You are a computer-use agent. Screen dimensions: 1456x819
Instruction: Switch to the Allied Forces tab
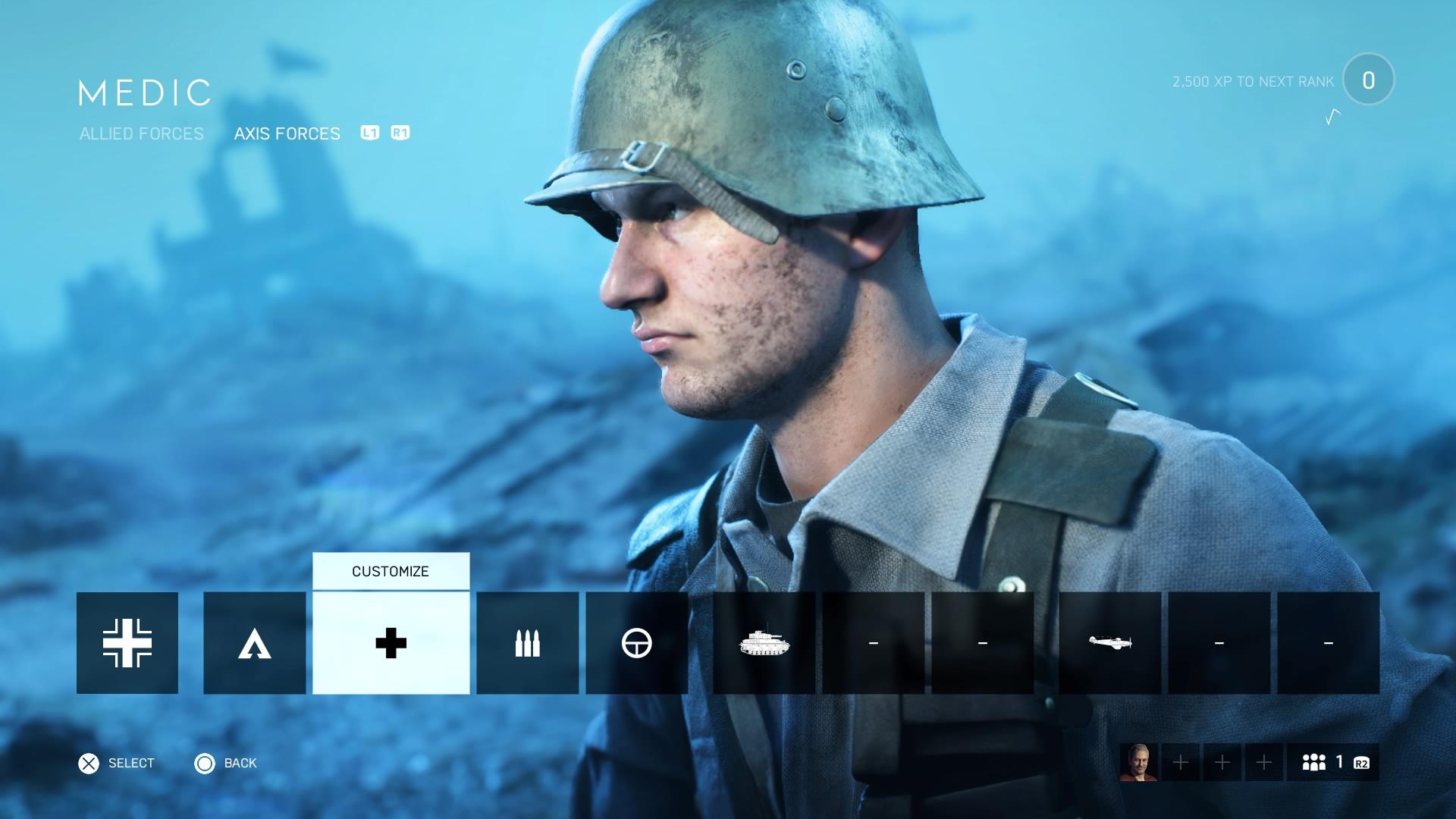141,133
